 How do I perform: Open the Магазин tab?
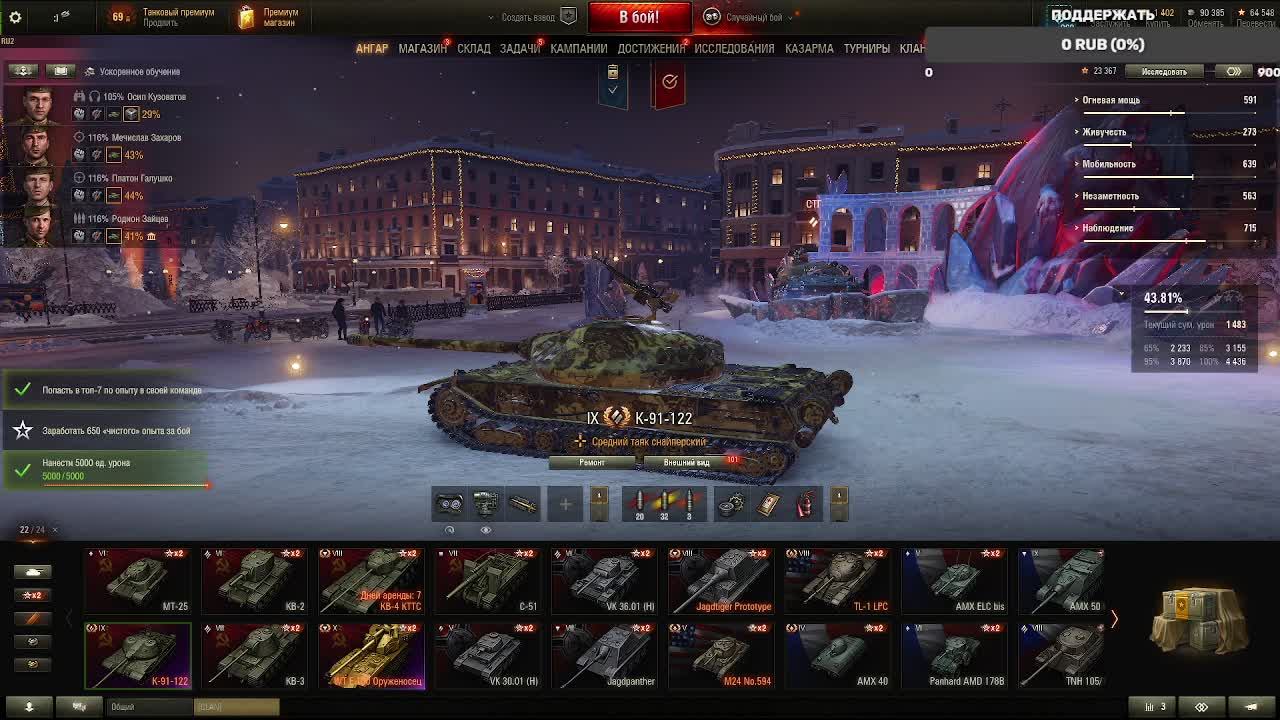point(422,48)
